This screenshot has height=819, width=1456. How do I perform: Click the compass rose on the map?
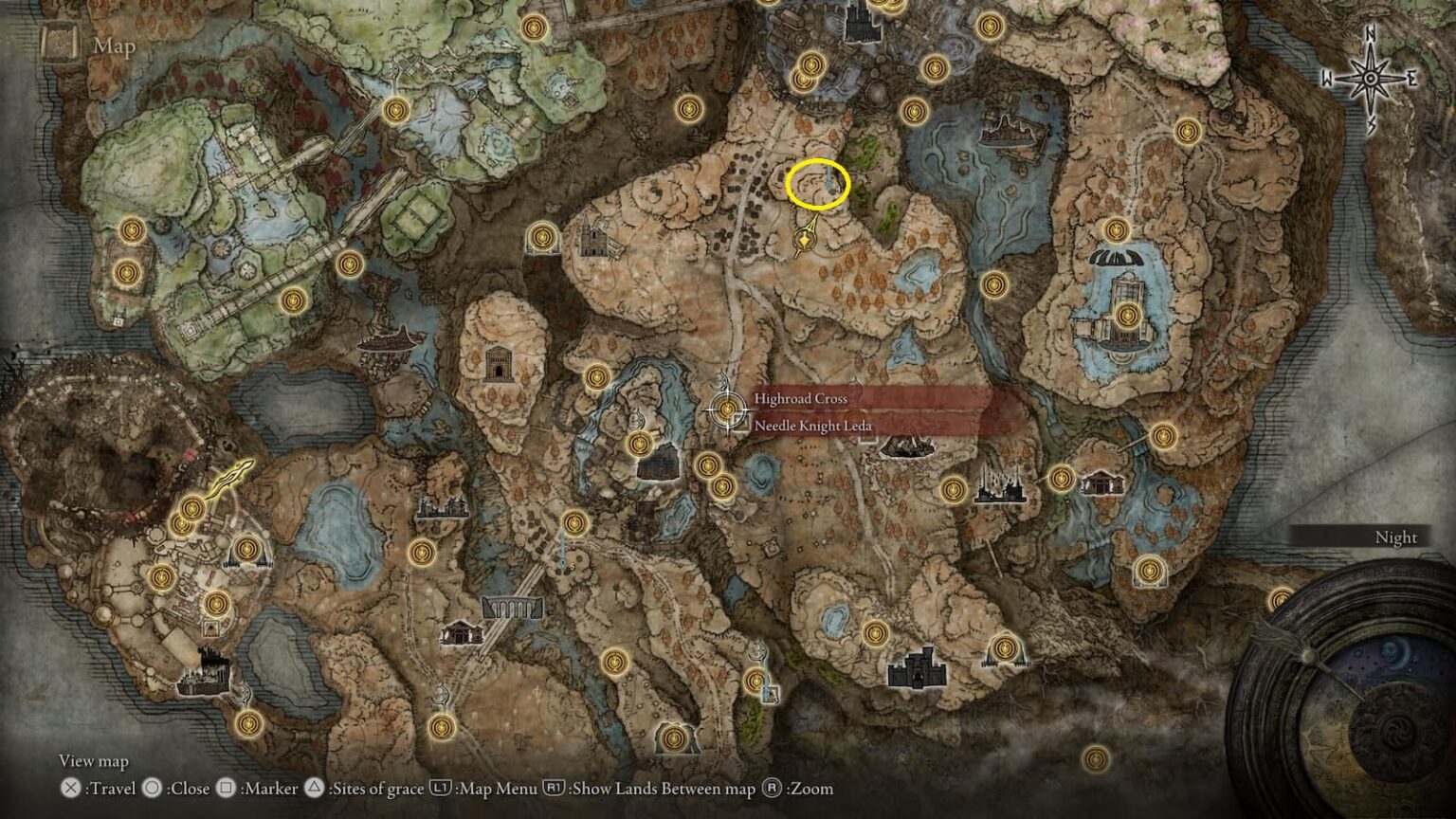click(1370, 78)
